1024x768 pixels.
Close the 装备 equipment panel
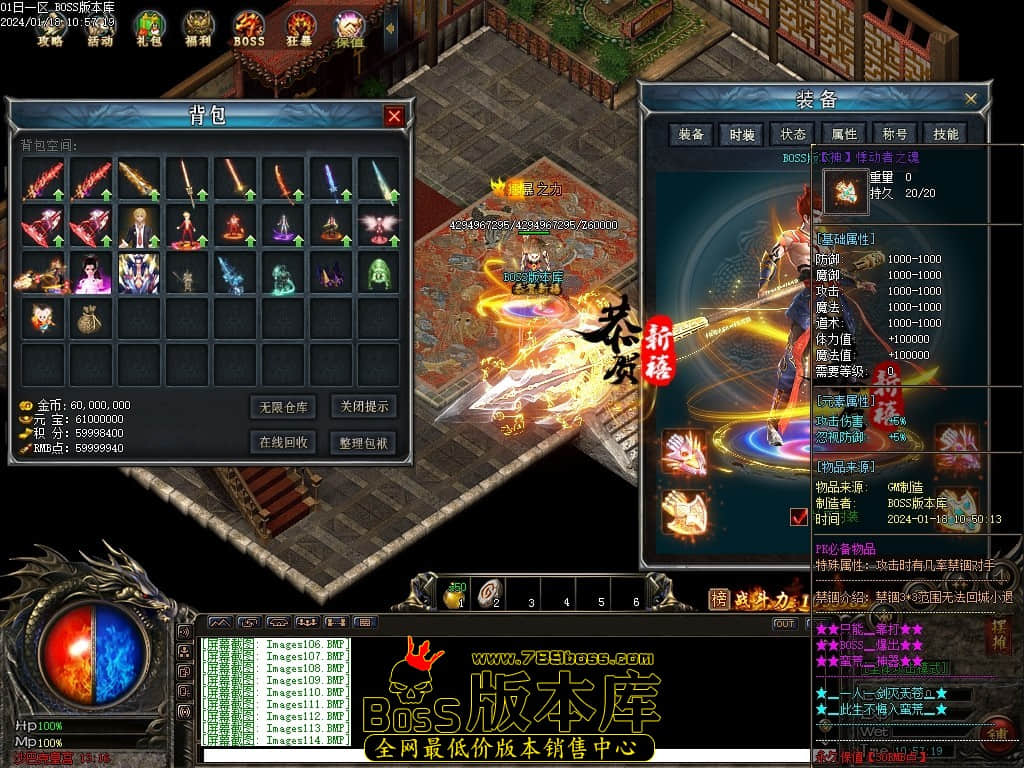[x=970, y=99]
